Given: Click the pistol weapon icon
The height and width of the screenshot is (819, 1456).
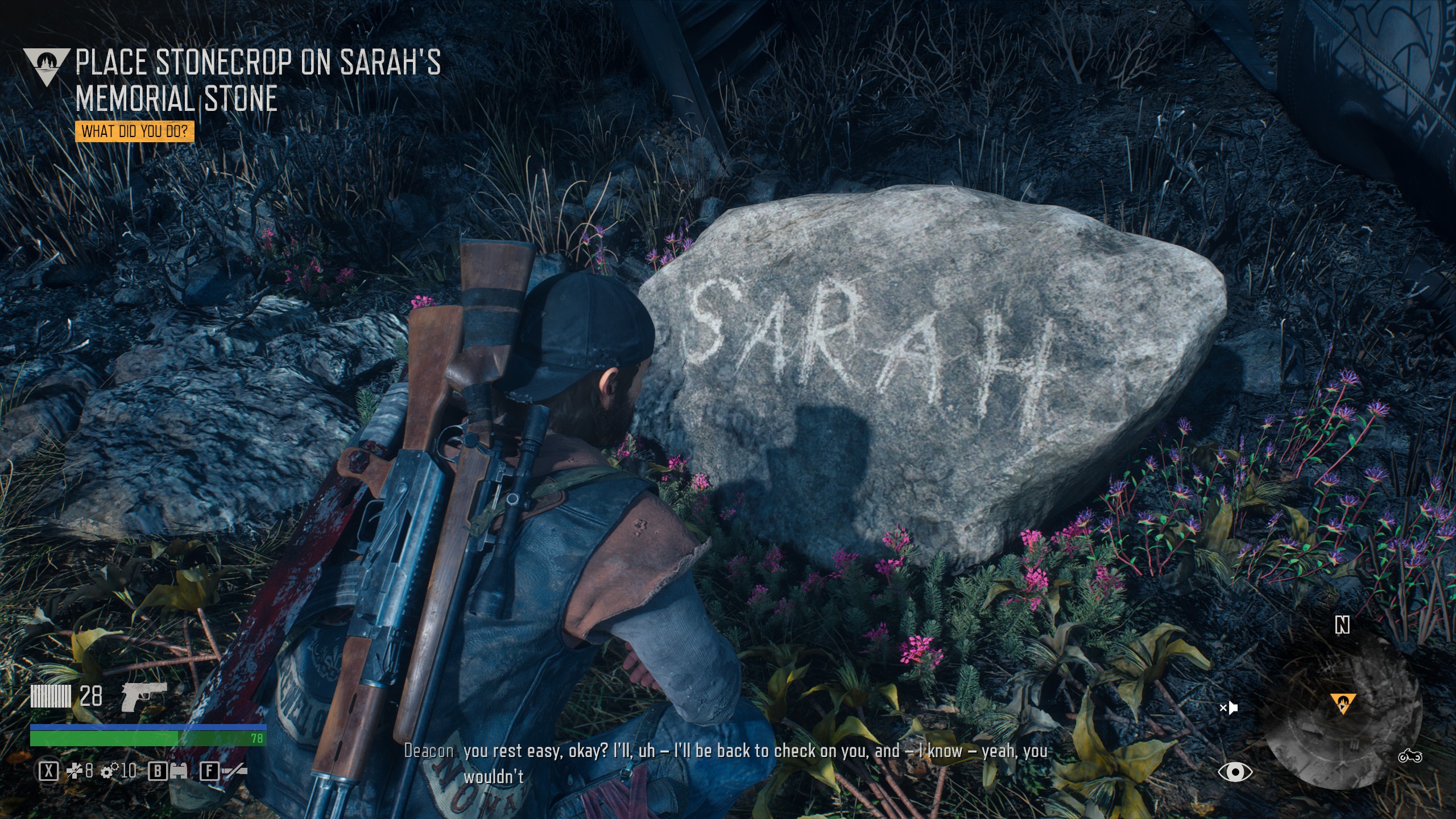Looking at the screenshot, I should pyautogui.click(x=143, y=696).
